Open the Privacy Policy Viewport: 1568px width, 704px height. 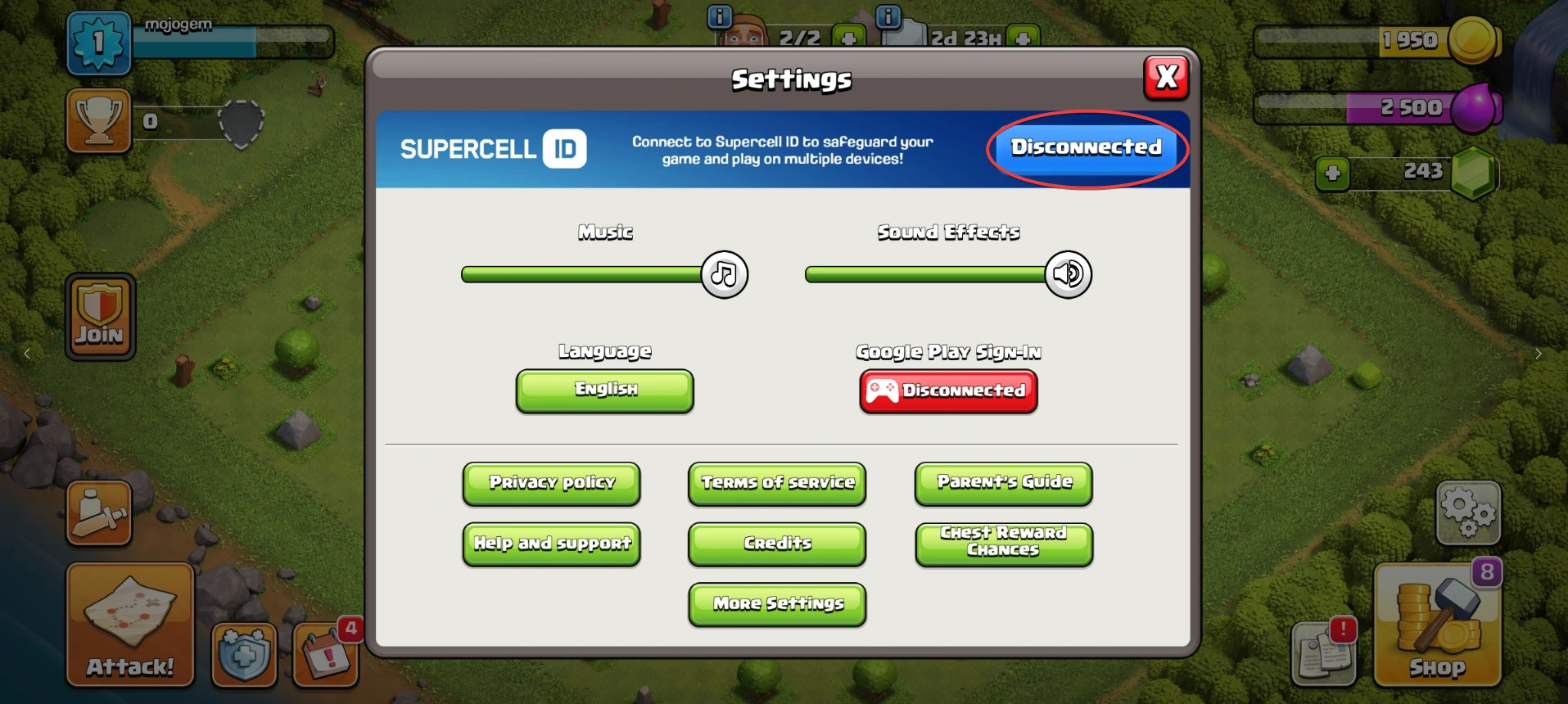coord(551,483)
